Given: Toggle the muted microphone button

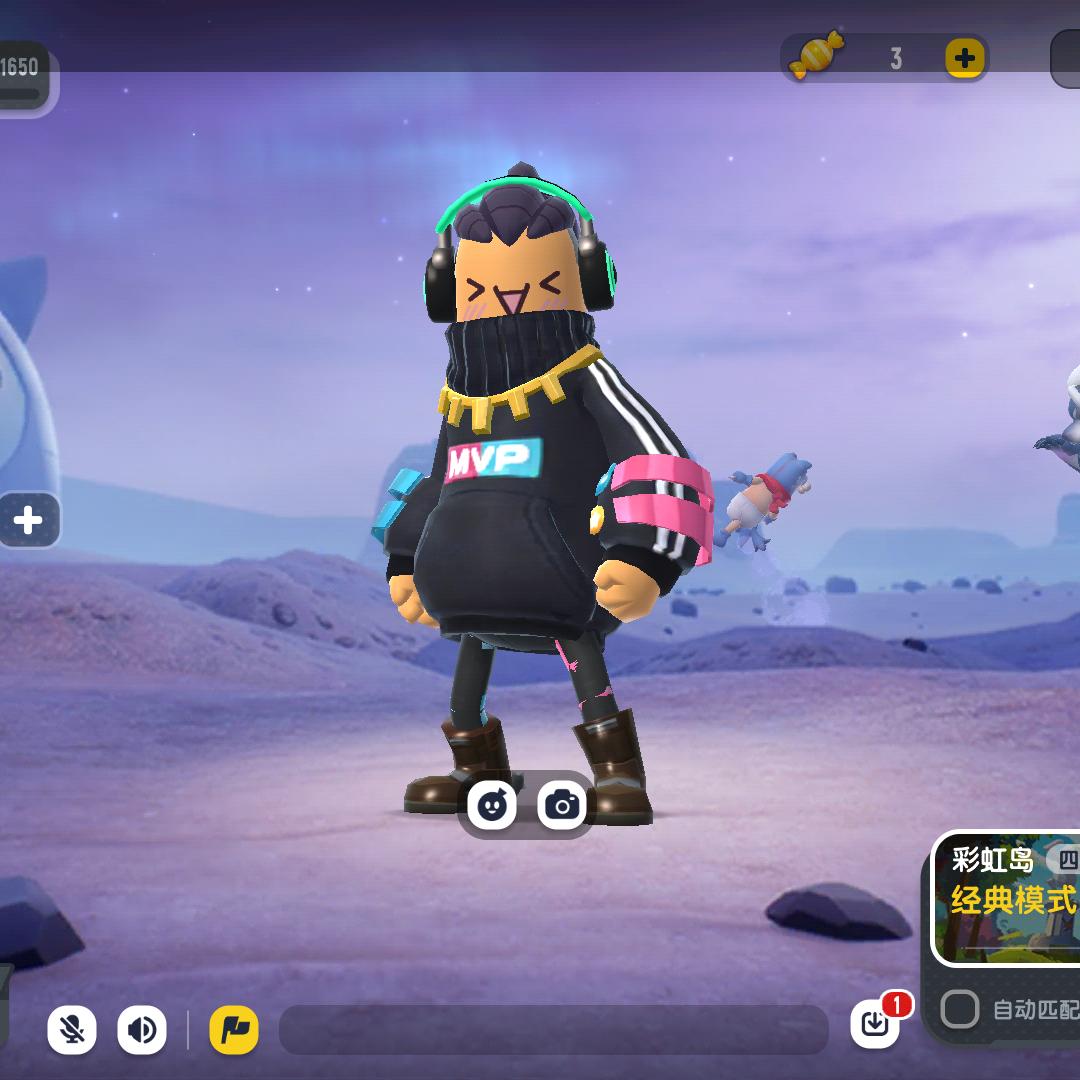Looking at the screenshot, I should (72, 1030).
